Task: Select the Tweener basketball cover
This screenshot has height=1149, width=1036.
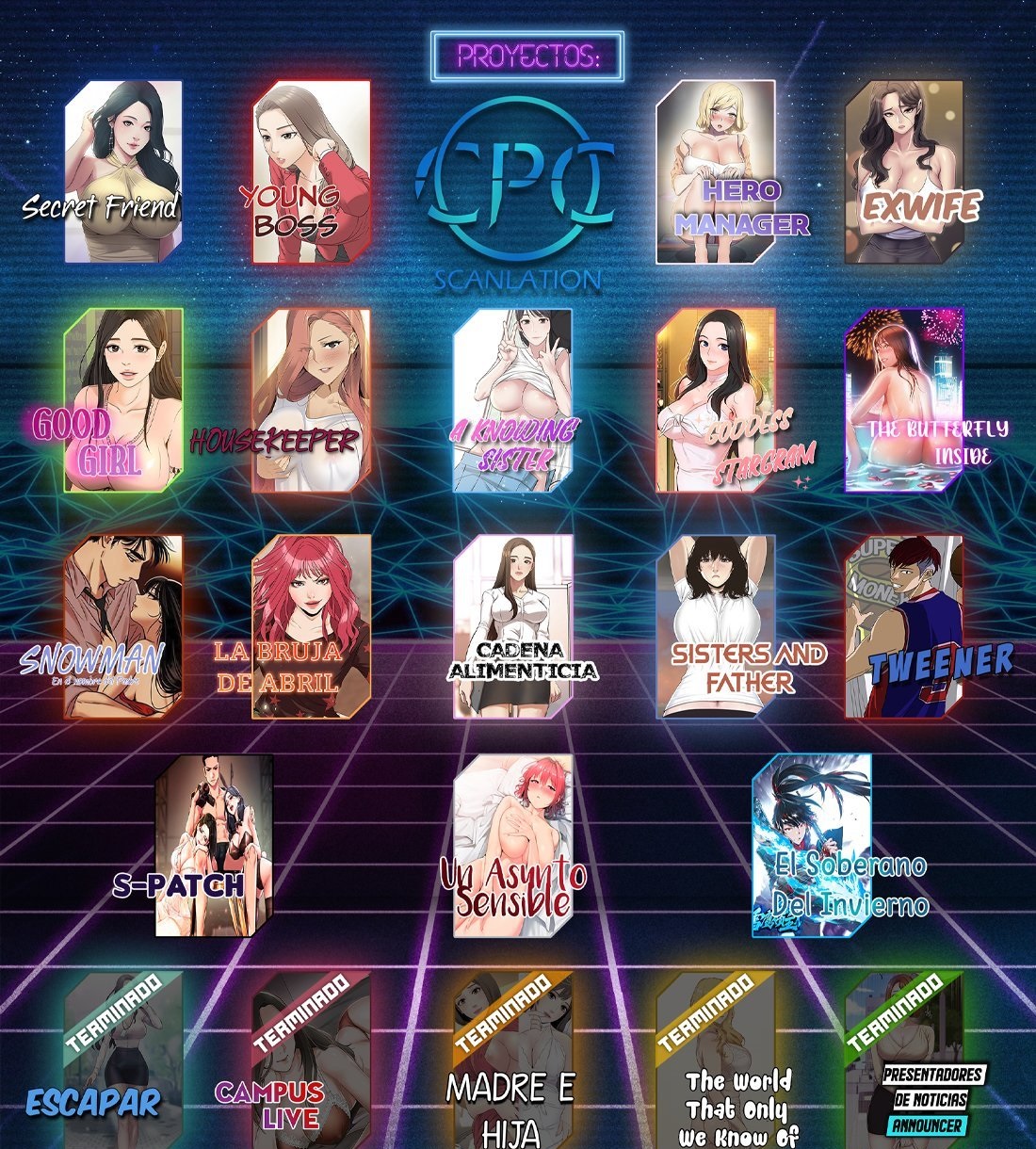Action: 904,627
